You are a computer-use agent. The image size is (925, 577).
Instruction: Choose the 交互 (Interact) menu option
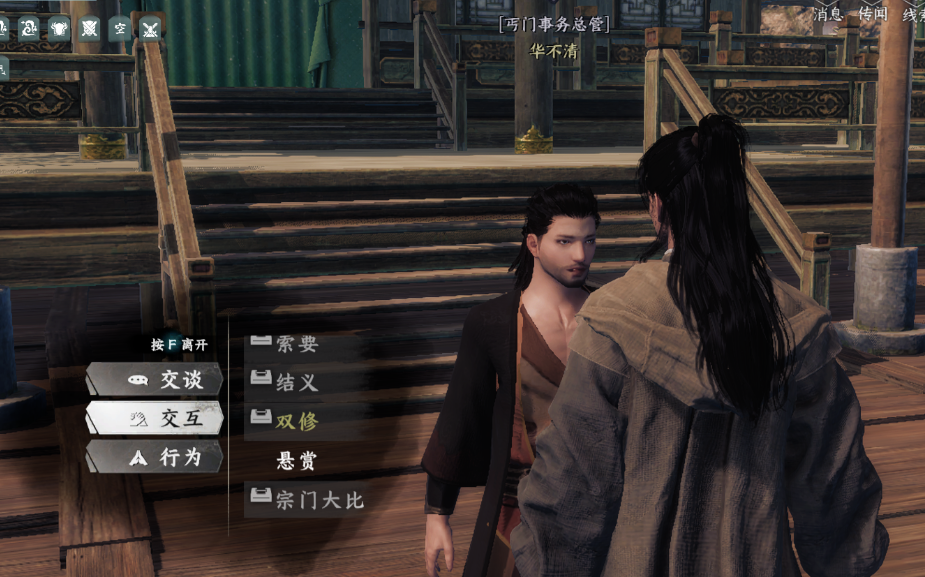[x=155, y=419]
